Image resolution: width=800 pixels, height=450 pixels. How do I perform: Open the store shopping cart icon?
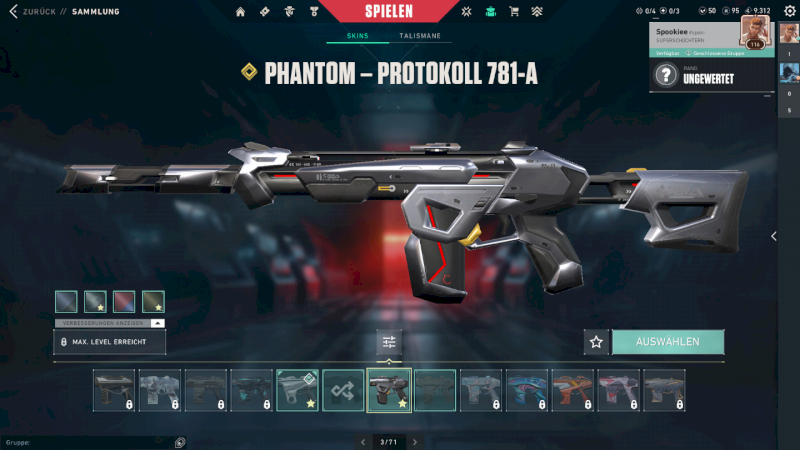[514, 12]
